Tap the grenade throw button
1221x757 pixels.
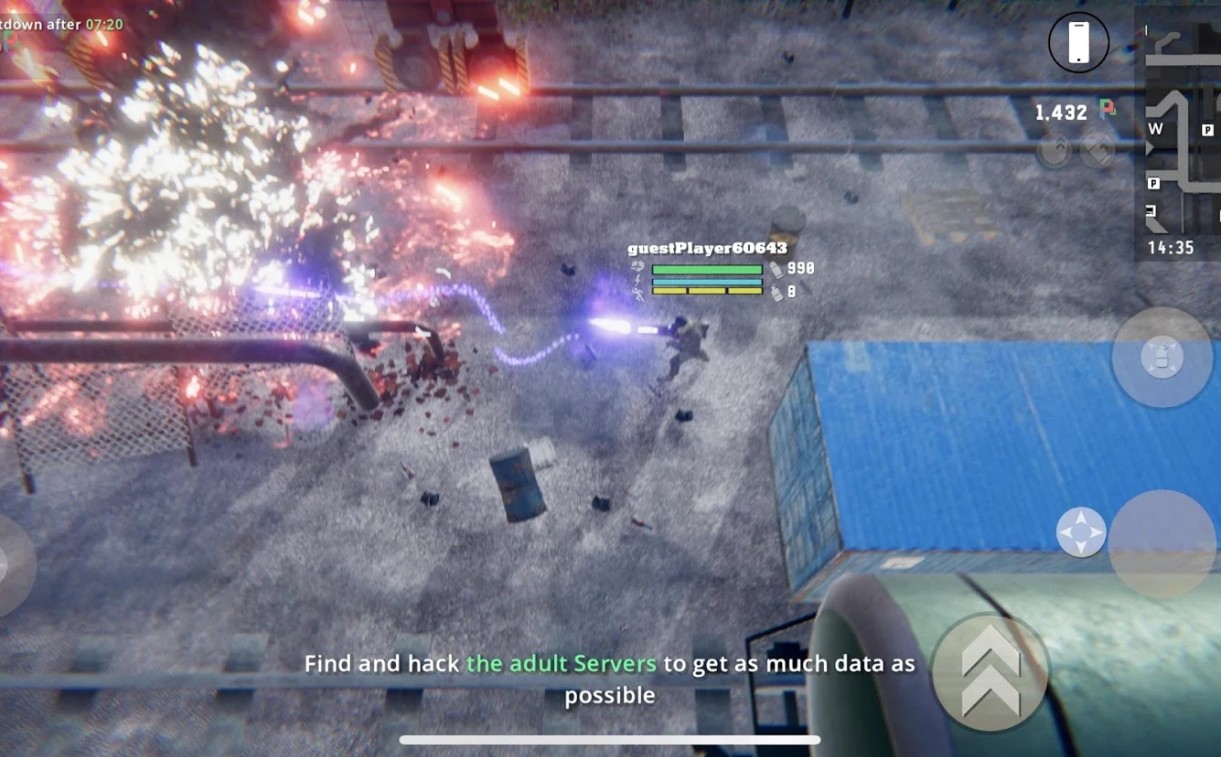click(1162, 357)
